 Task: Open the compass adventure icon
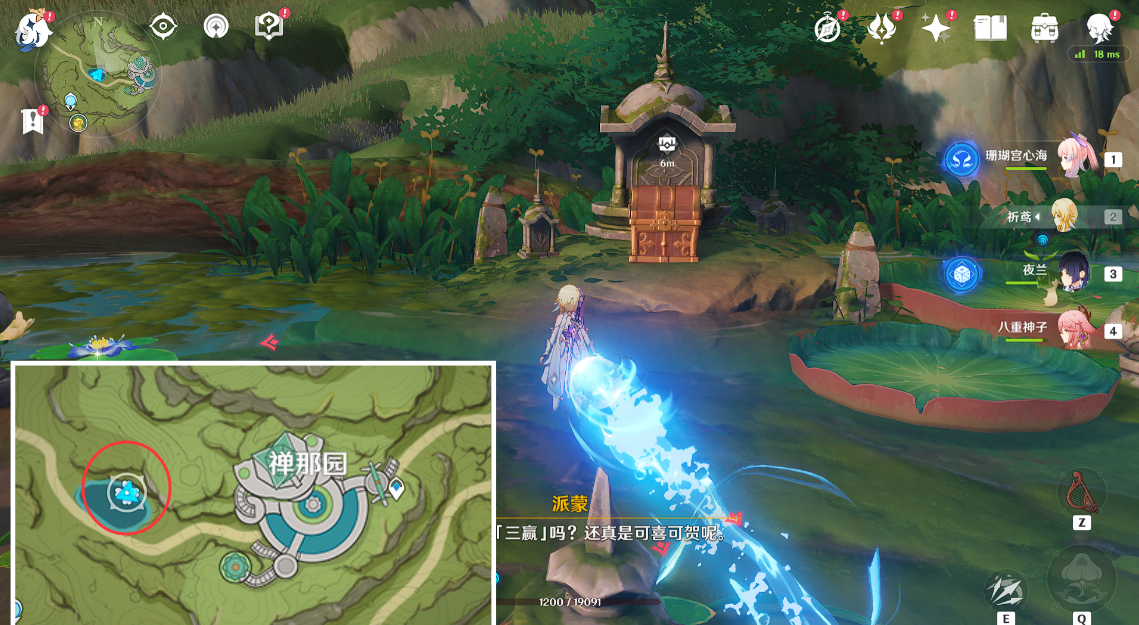[x=828, y=29]
